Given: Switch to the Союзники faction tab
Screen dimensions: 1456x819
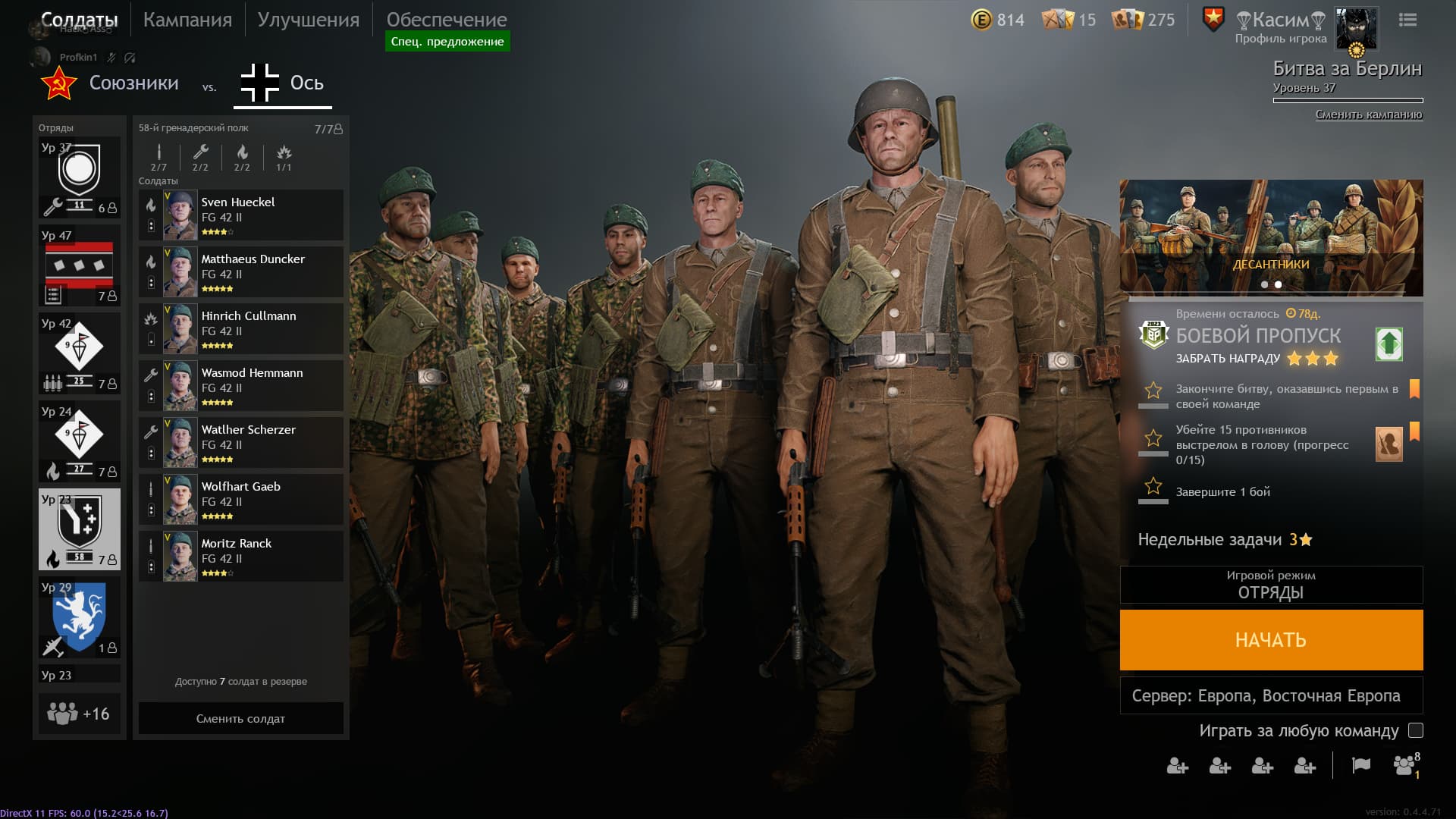Looking at the screenshot, I should coord(136,83).
